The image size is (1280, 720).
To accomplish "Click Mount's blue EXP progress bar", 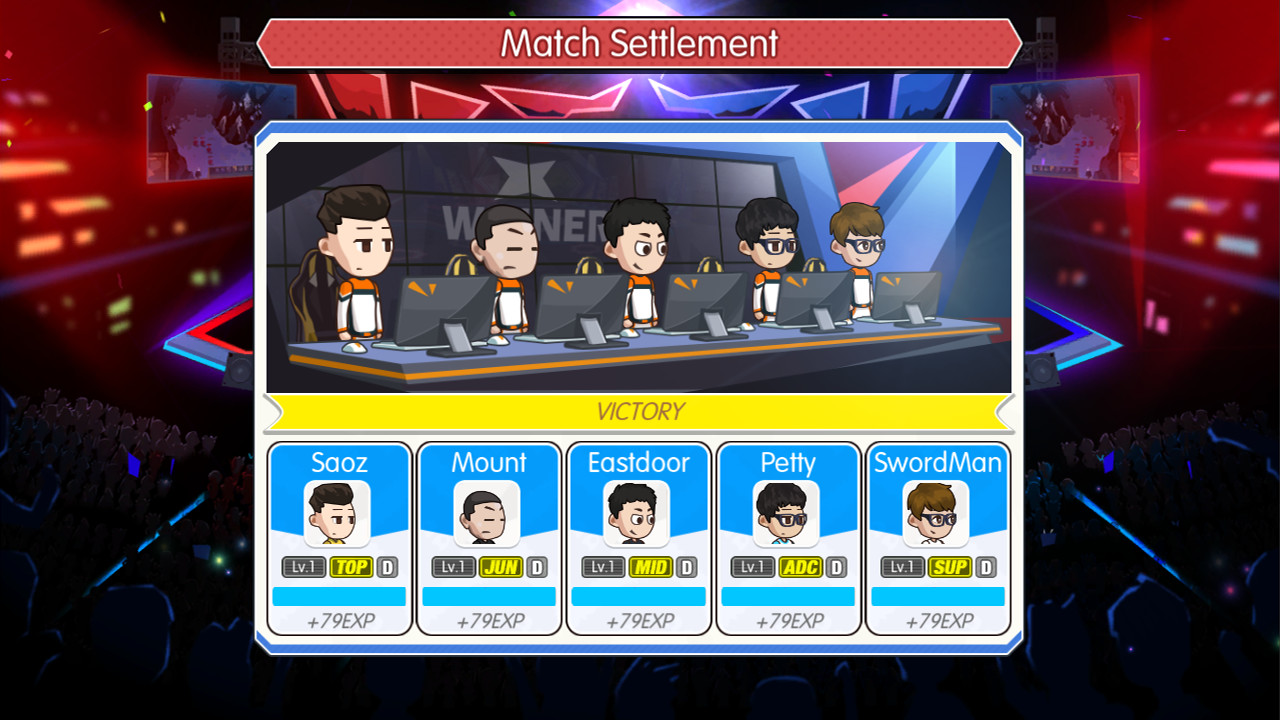I will (x=488, y=596).
